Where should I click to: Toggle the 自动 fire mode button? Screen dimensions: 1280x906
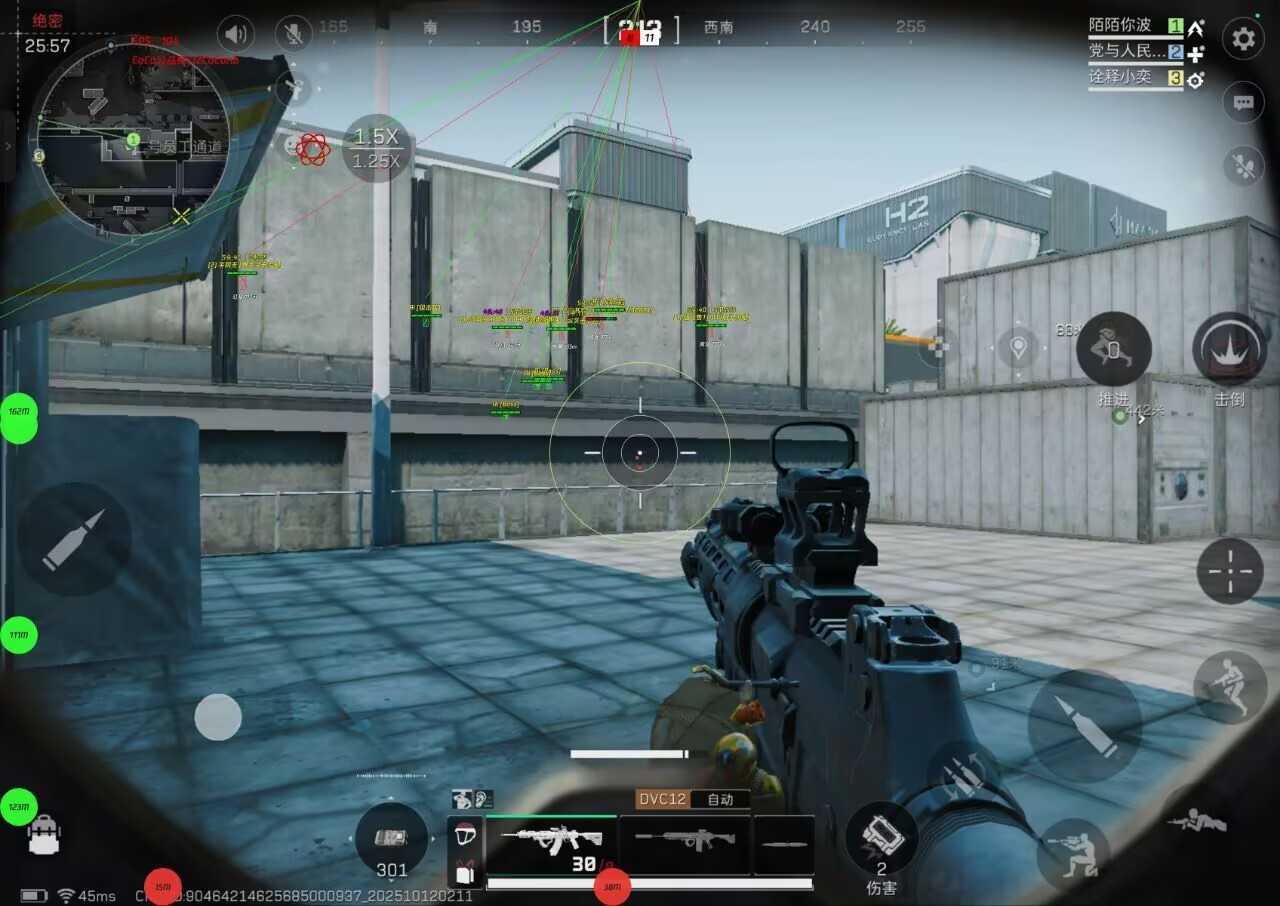click(720, 799)
